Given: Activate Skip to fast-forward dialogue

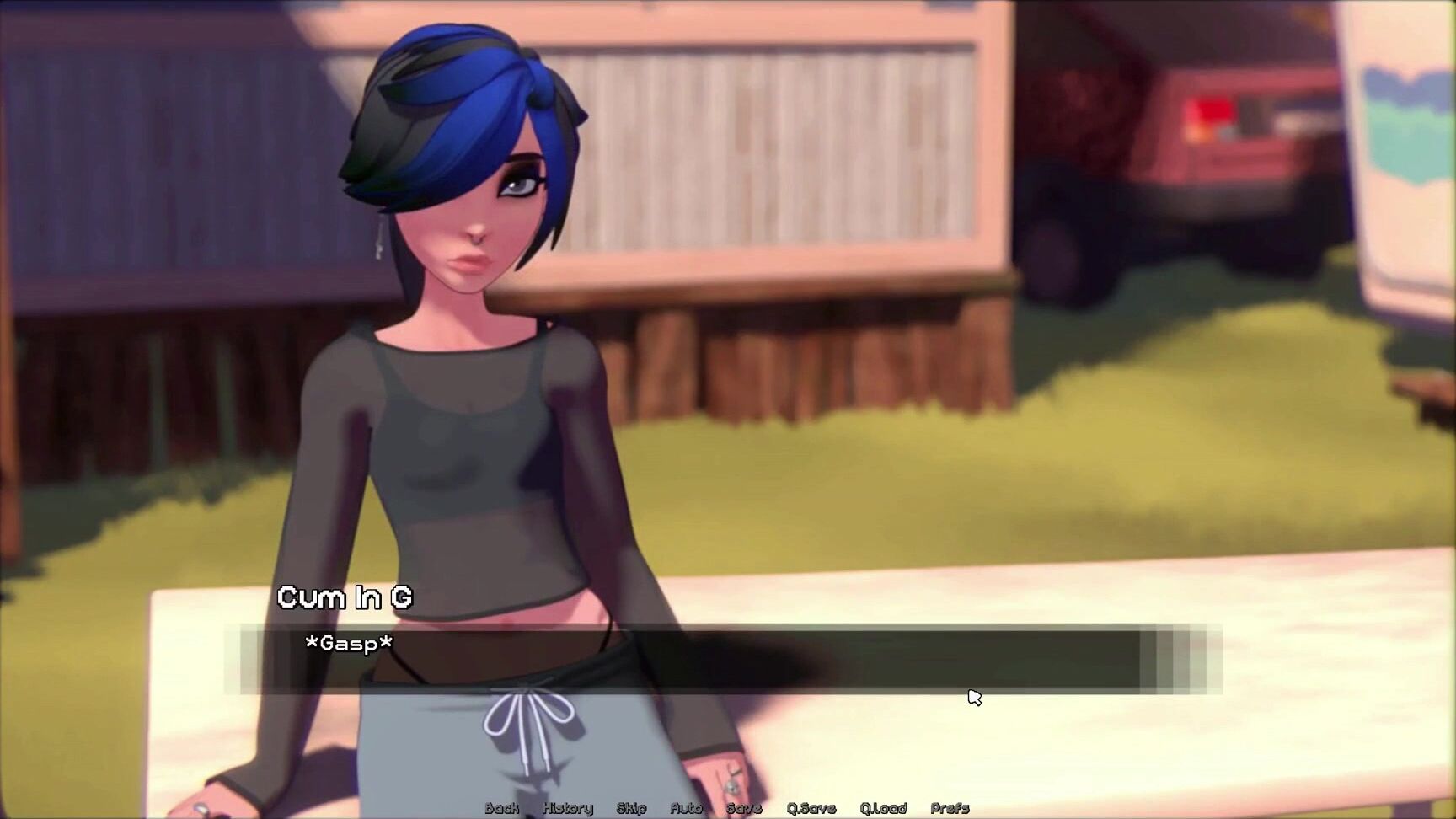Looking at the screenshot, I should point(631,808).
